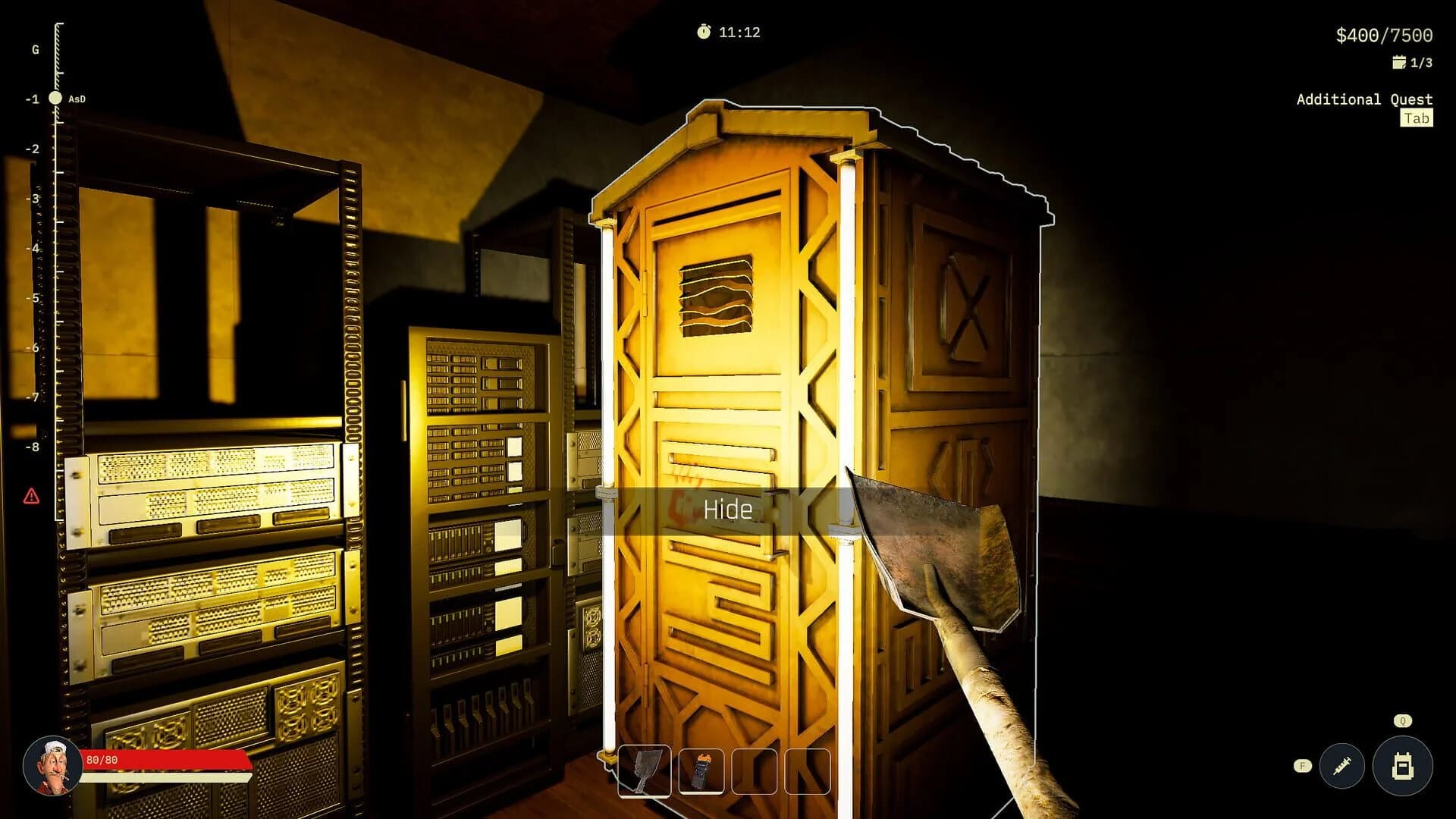Select the shovel in hotbar slot one
The width and height of the screenshot is (1456, 819).
point(644,772)
